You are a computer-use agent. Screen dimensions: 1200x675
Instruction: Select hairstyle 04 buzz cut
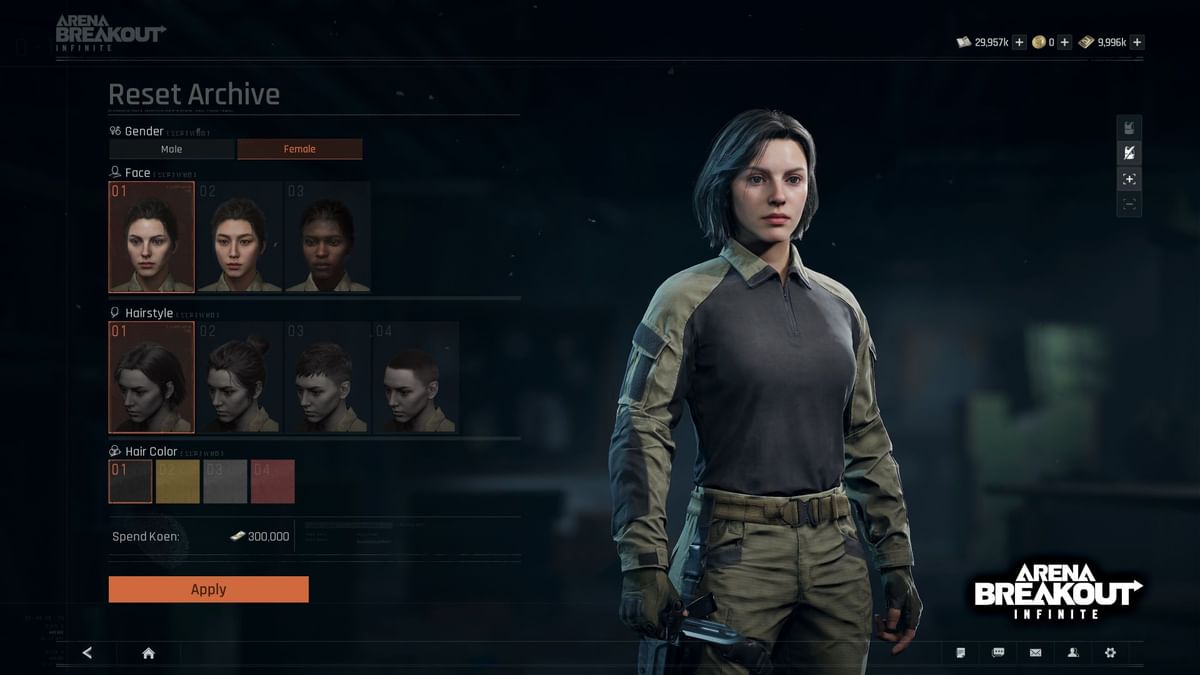pyautogui.click(x=415, y=377)
